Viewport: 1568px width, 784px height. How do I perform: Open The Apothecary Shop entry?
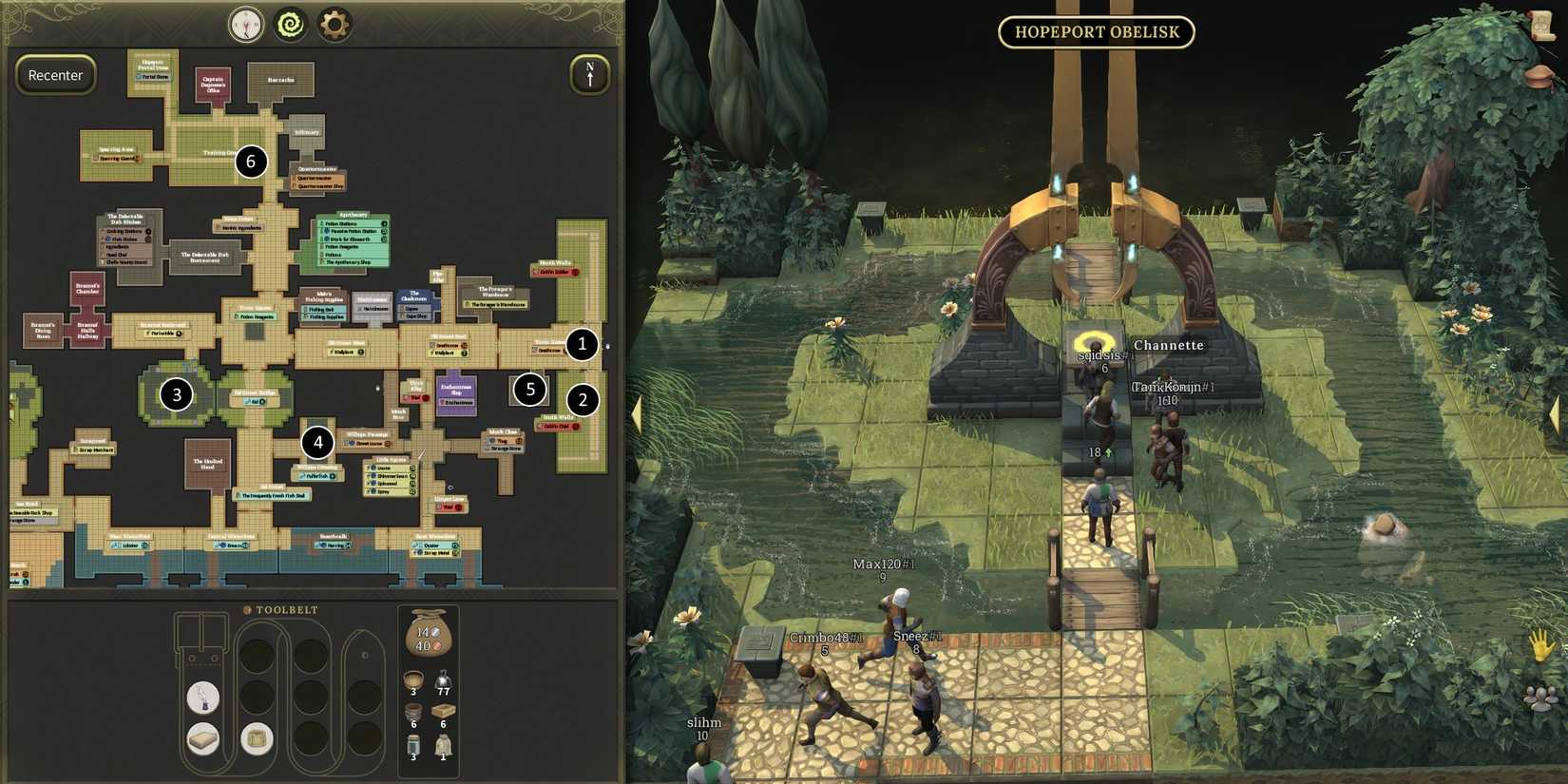(350, 262)
